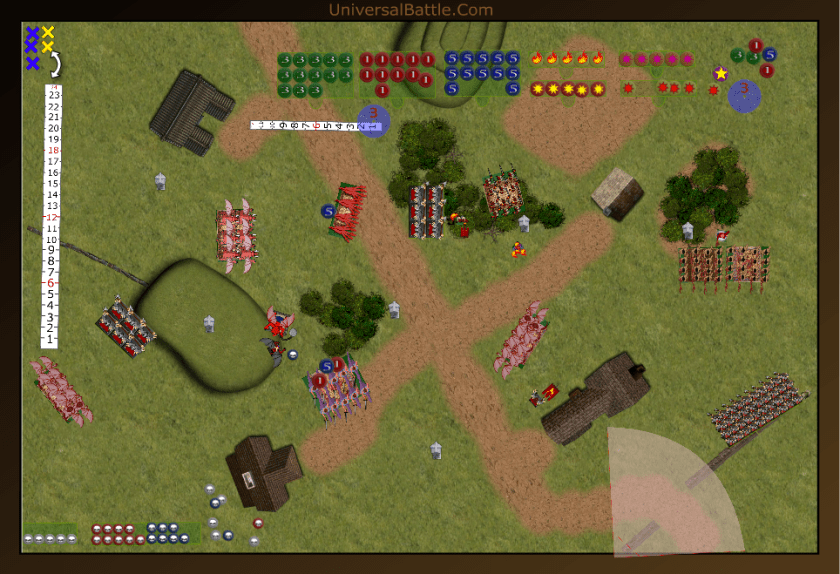Viewport: 840px width, 574px height.
Task: Select the blue round template beside the star token
Action: pyautogui.click(x=744, y=96)
